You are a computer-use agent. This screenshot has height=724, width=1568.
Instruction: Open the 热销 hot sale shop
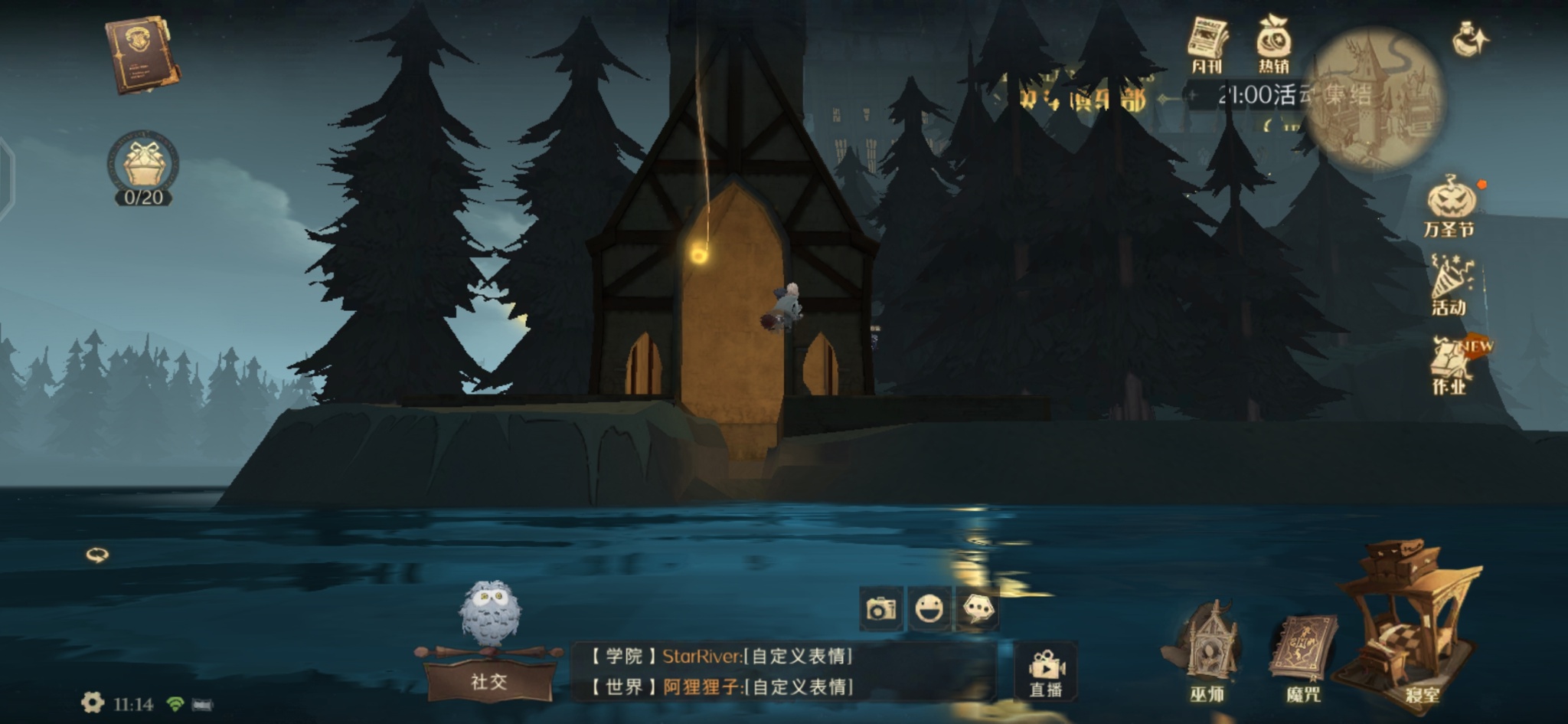[1273, 44]
